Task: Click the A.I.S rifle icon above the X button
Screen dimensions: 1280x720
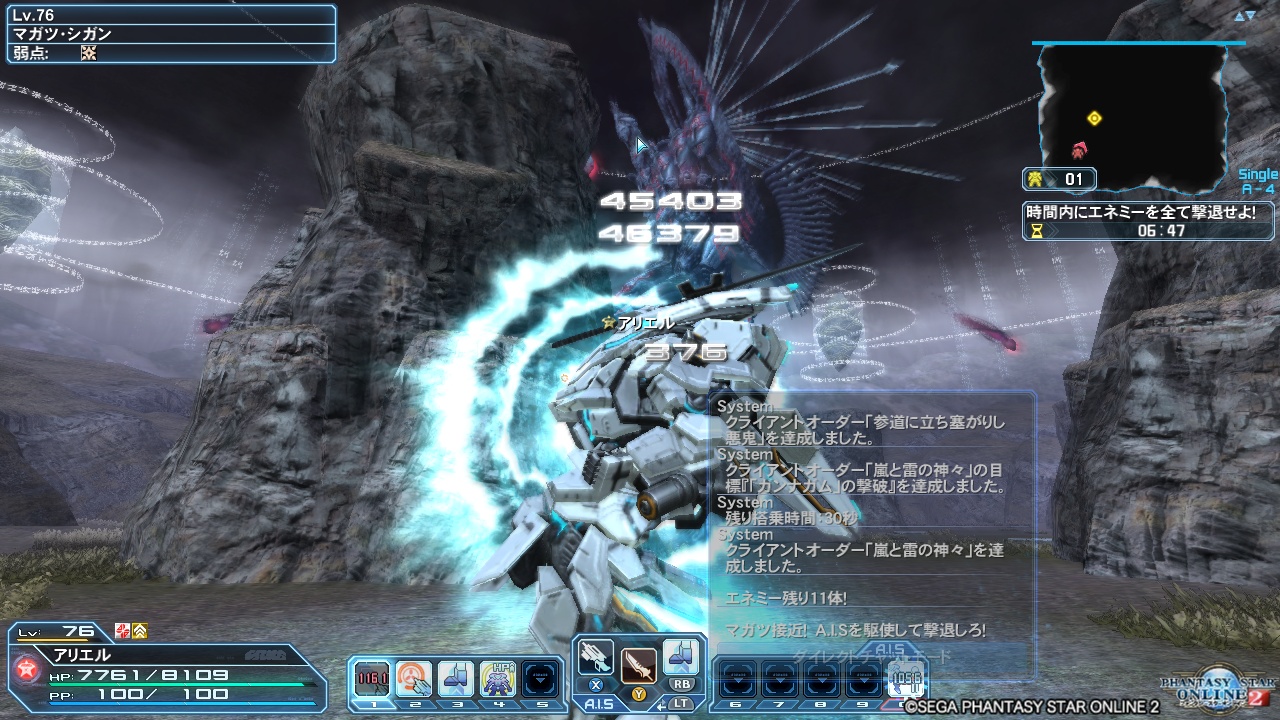Action: pyautogui.click(x=594, y=658)
